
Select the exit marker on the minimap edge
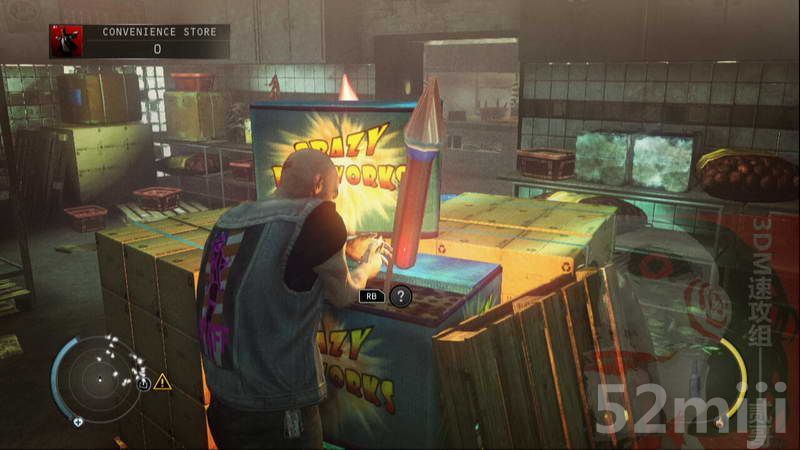pos(144,383)
